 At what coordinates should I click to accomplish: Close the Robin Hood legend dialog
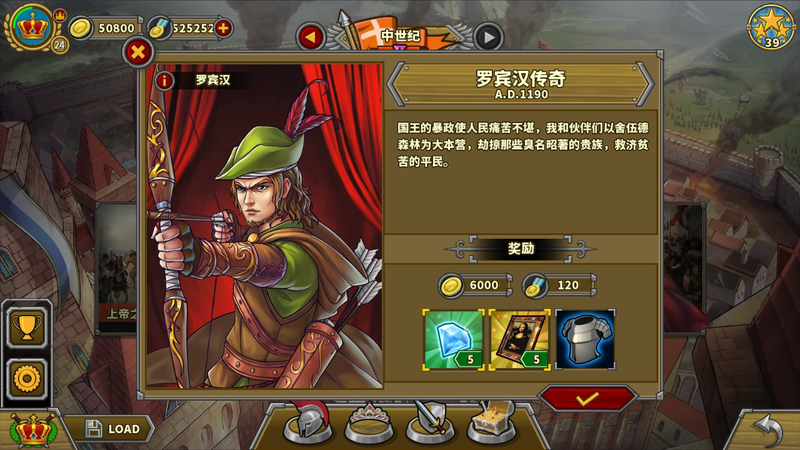(138, 53)
